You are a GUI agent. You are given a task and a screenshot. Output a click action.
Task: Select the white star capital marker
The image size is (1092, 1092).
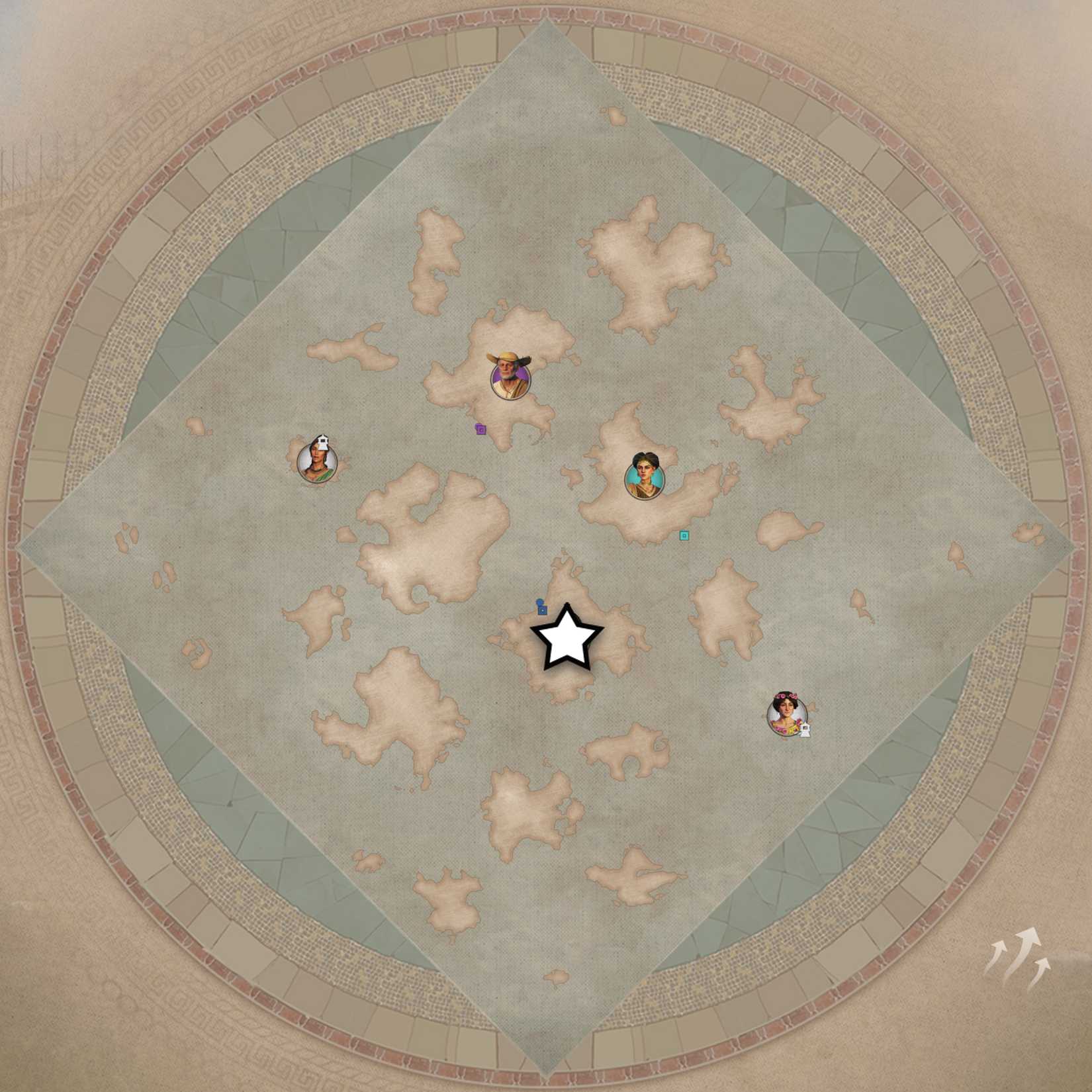567,639
